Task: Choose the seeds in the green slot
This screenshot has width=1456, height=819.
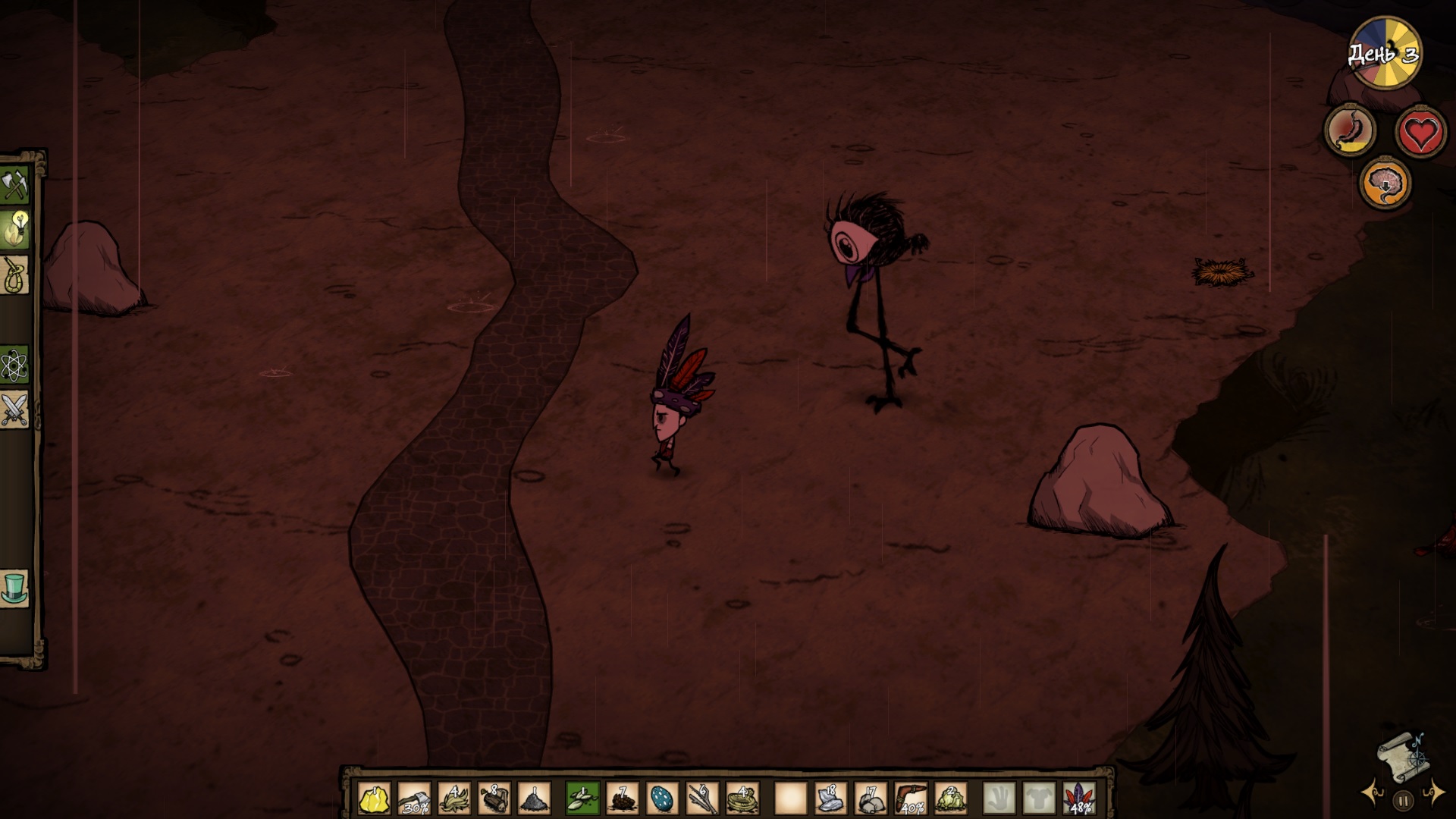Action: coord(582,799)
